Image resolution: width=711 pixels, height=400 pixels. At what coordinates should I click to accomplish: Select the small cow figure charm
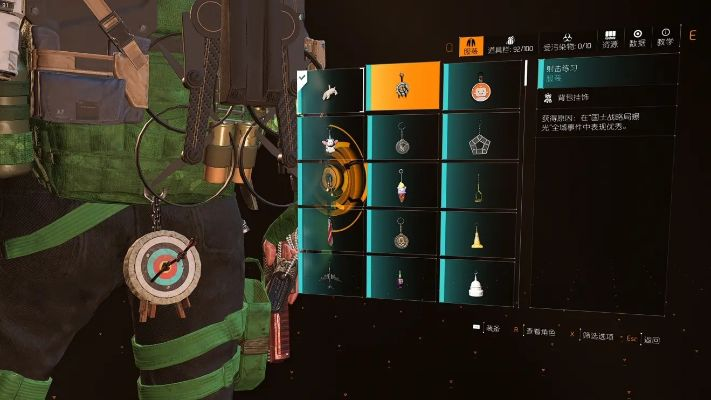coord(330,140)
